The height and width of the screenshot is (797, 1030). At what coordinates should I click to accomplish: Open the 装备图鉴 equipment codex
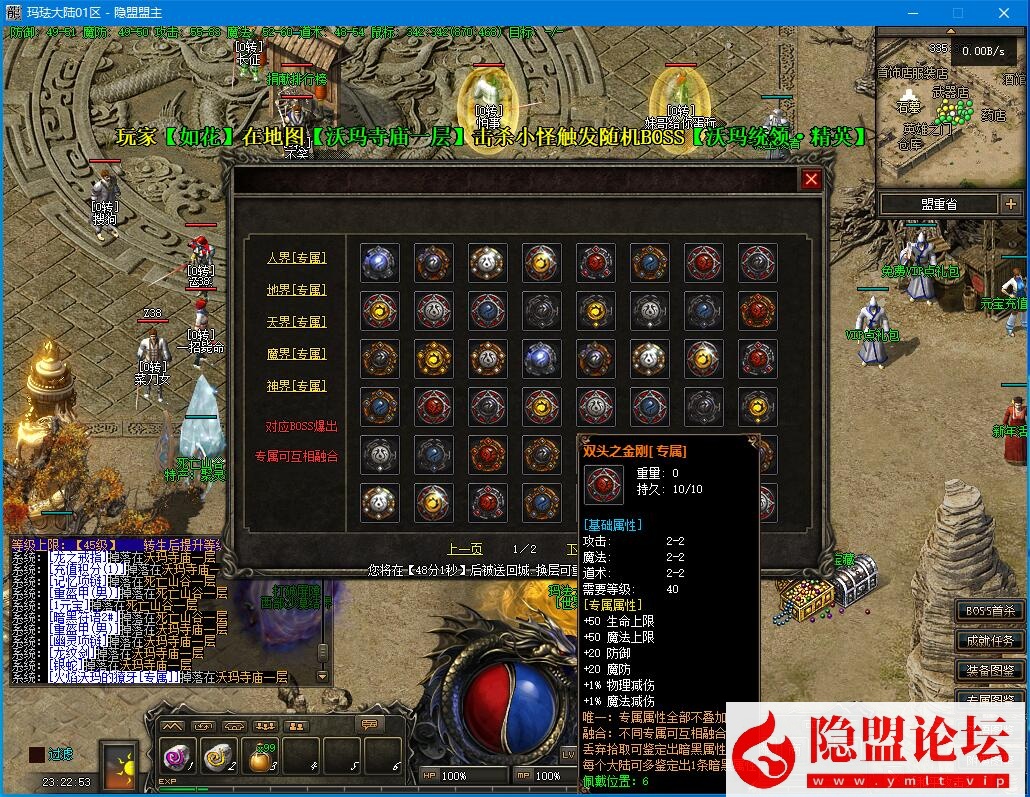pos(989,670)
